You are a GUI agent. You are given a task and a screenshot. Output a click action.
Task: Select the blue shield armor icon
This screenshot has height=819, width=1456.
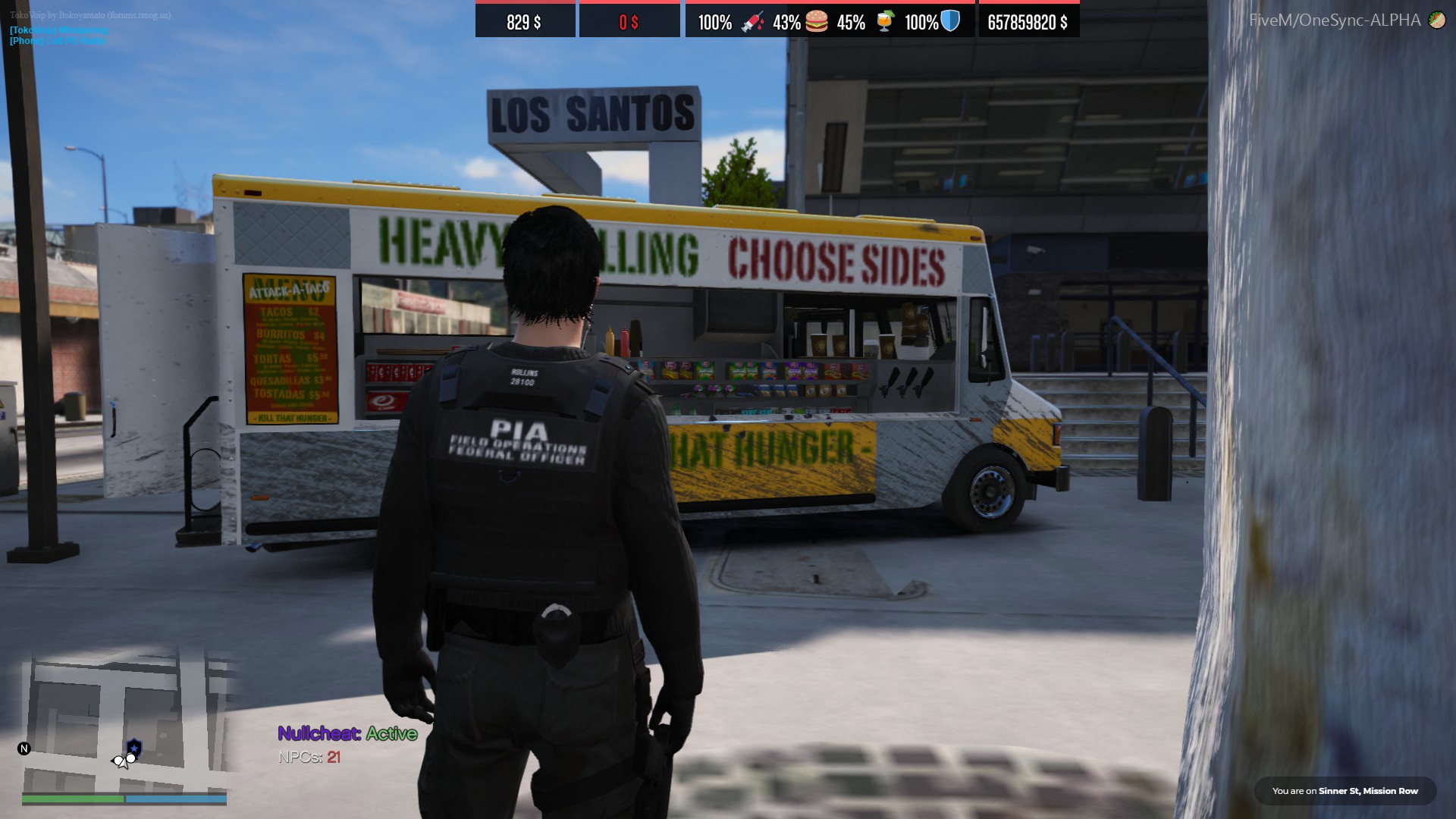pyautogui.click(x=950, y=20)
